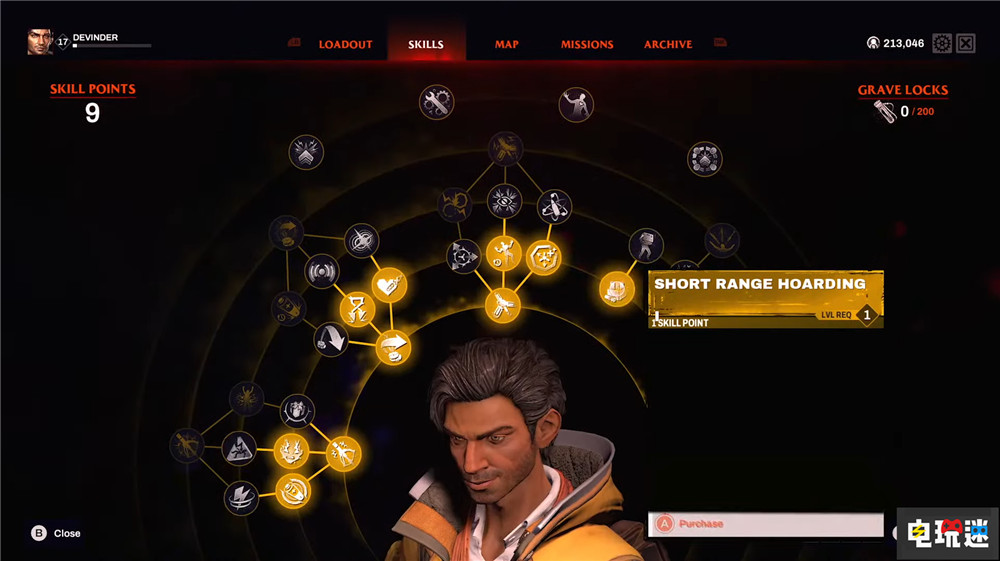Select the rank chevrons skill node

[307, 152]
